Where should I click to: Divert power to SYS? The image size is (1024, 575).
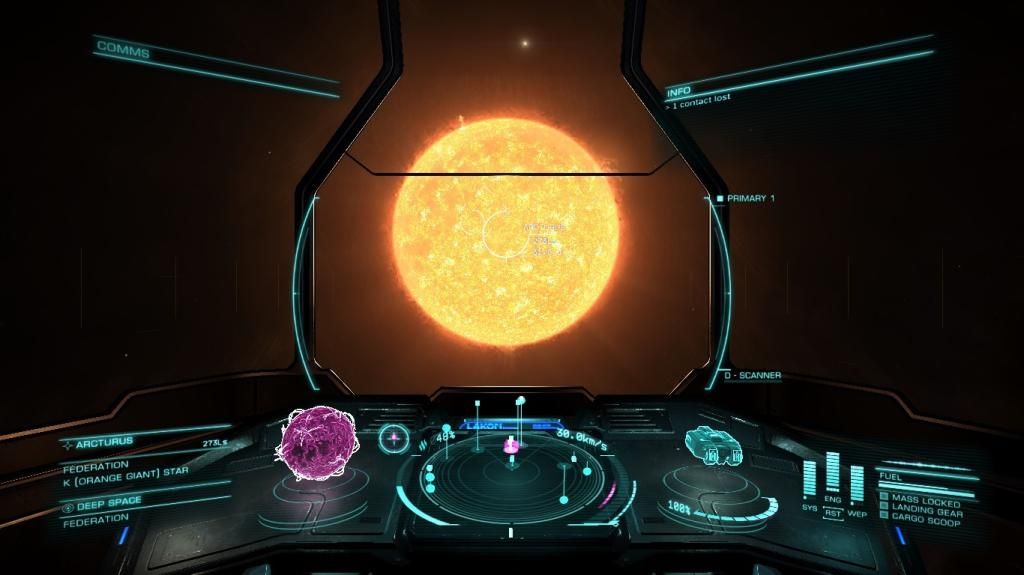(x=809, y=507)
